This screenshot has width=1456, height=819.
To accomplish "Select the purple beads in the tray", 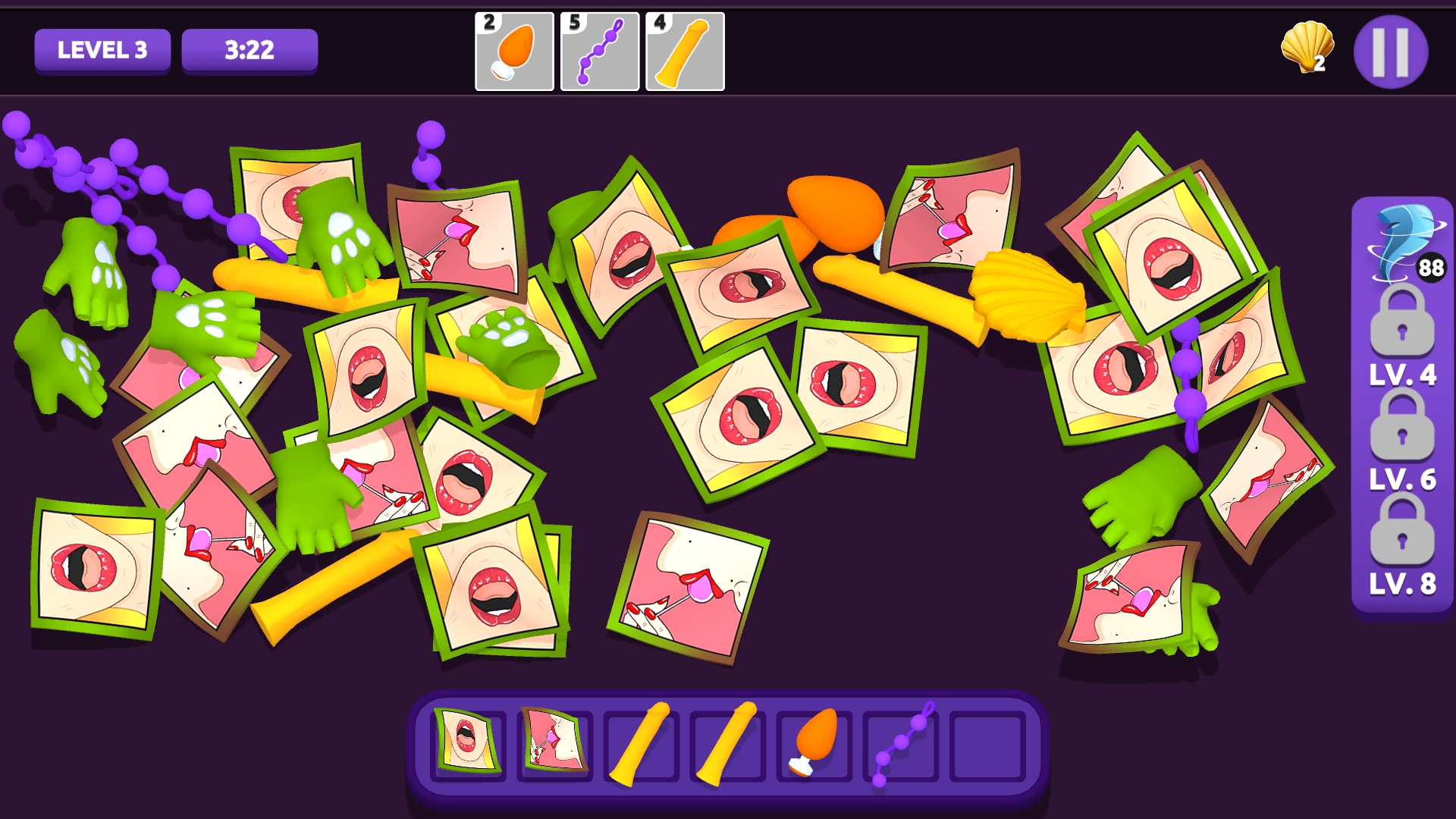I will coord(902,743).
